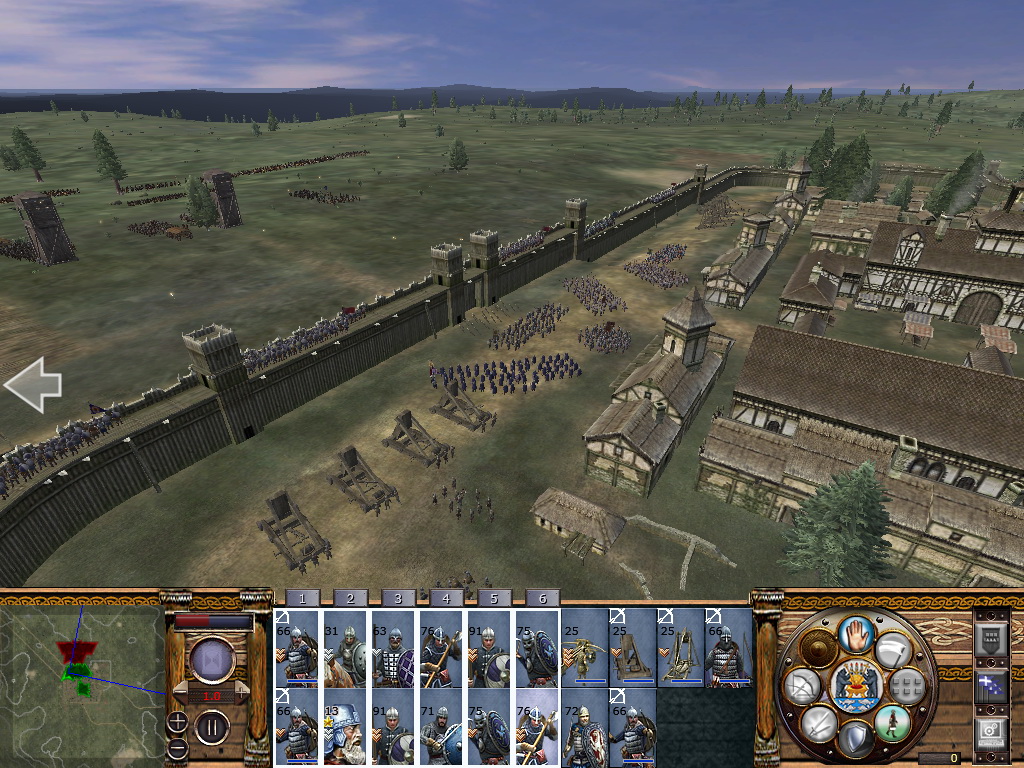Toggle the running man run mode
1024x768 pixels.
(x=890, y=722)
